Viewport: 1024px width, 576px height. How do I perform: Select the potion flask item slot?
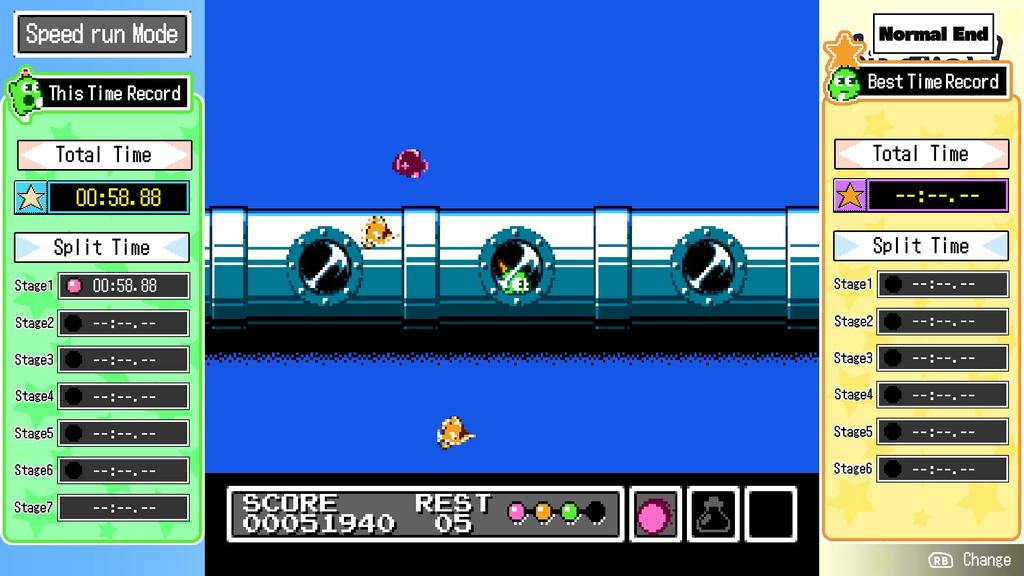712,514
